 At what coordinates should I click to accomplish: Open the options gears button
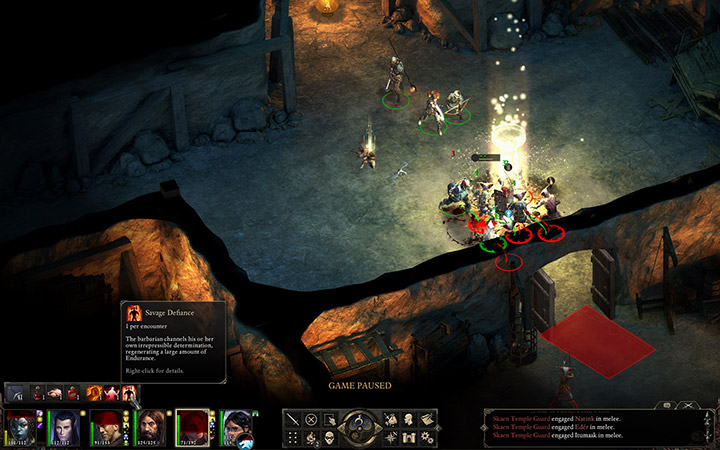tap(428, 437)
